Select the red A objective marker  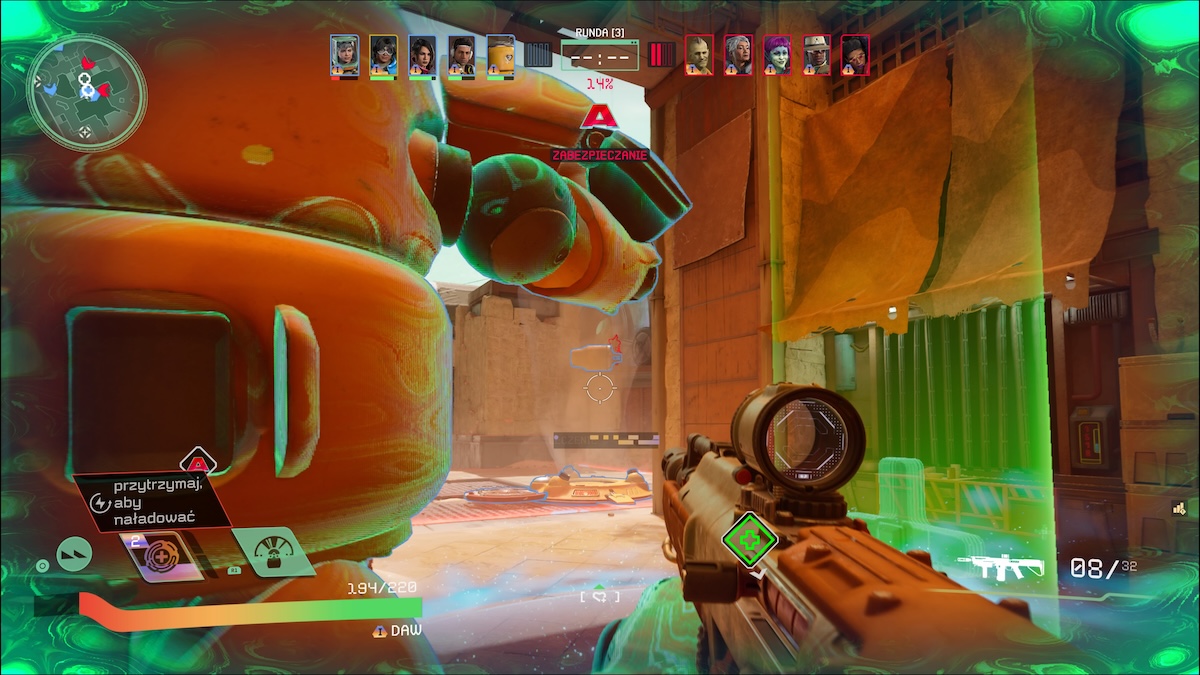tap(598, 117)
